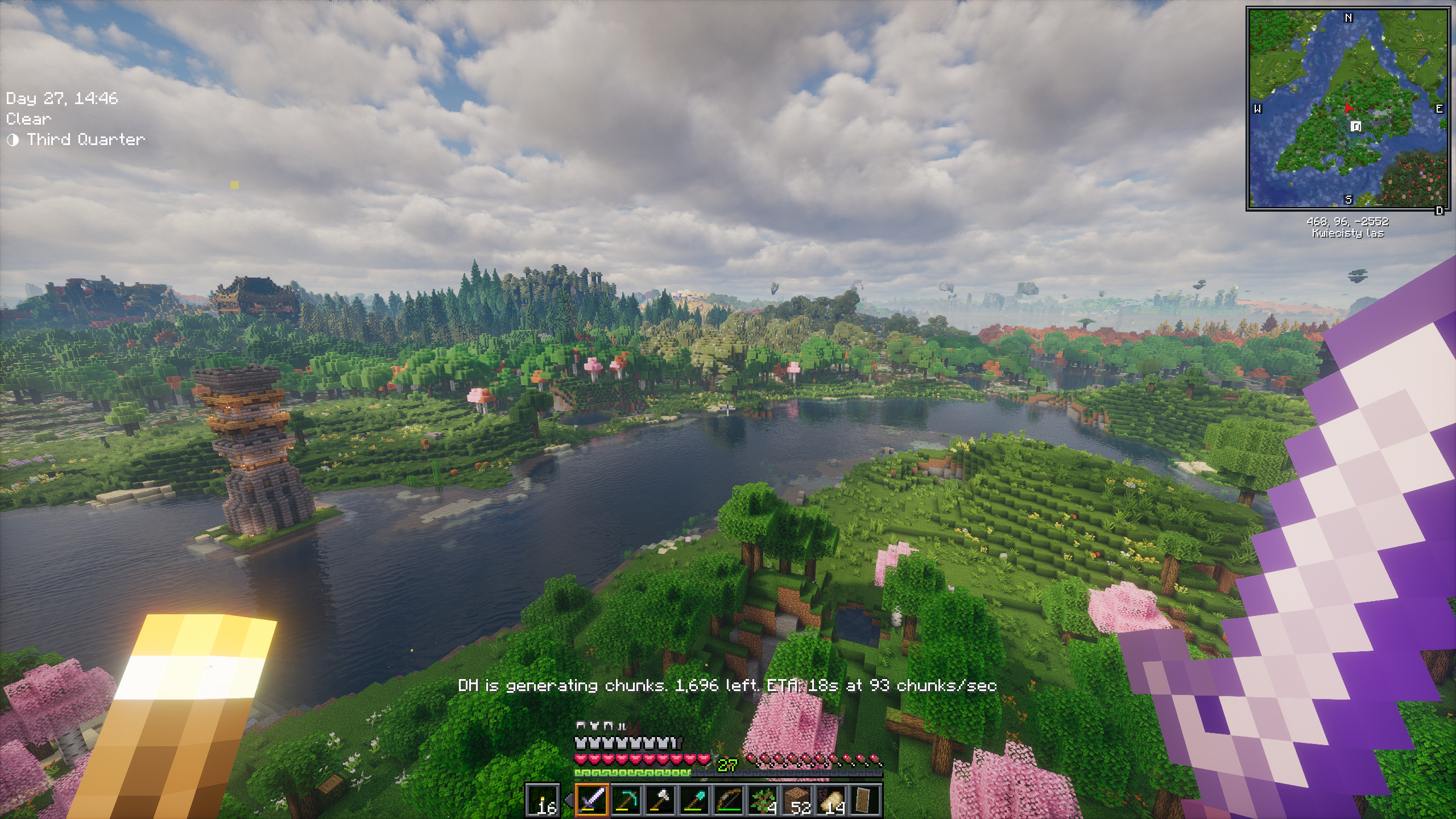Open the minimap
The width and height of the screenshot is (1456, 819).
(1348, 109)
